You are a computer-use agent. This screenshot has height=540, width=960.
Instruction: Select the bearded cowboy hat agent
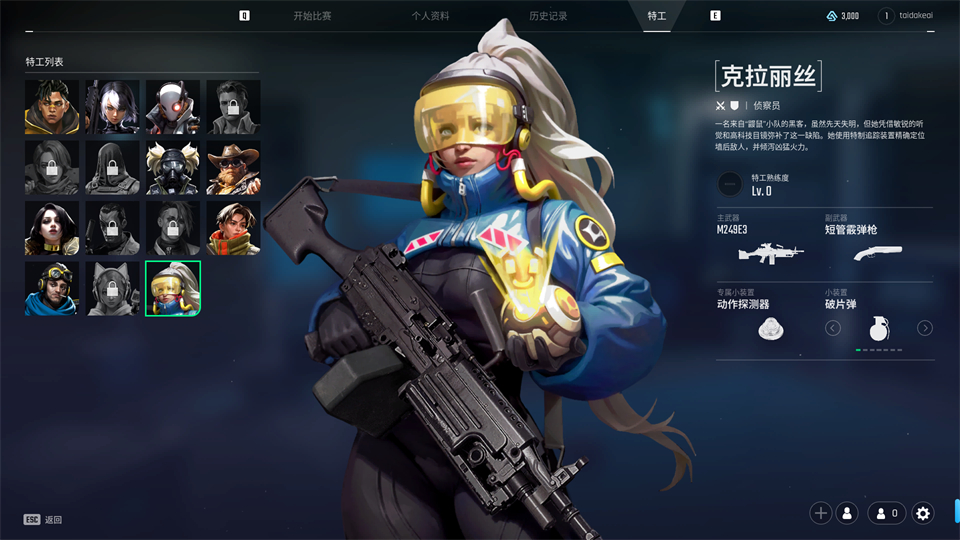(x=233, y=168)
